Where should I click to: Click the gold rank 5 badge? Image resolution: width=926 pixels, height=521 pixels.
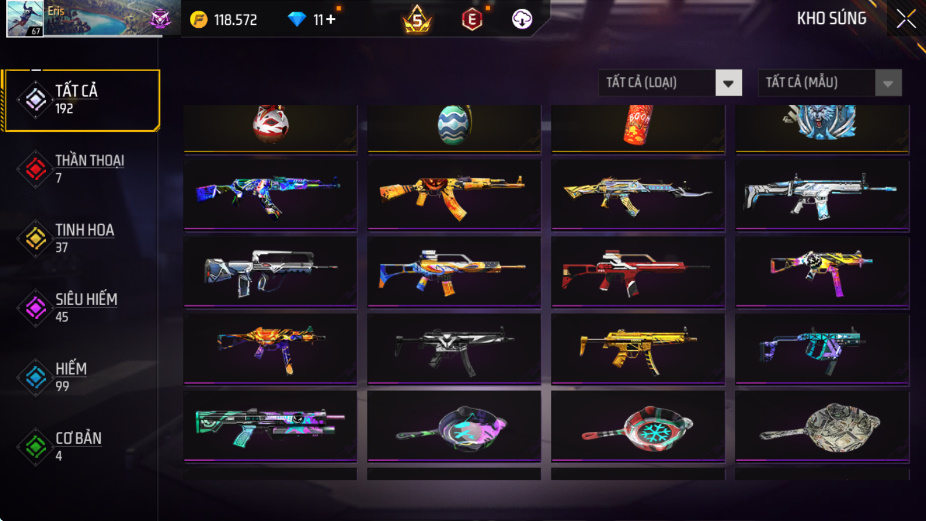417,19
